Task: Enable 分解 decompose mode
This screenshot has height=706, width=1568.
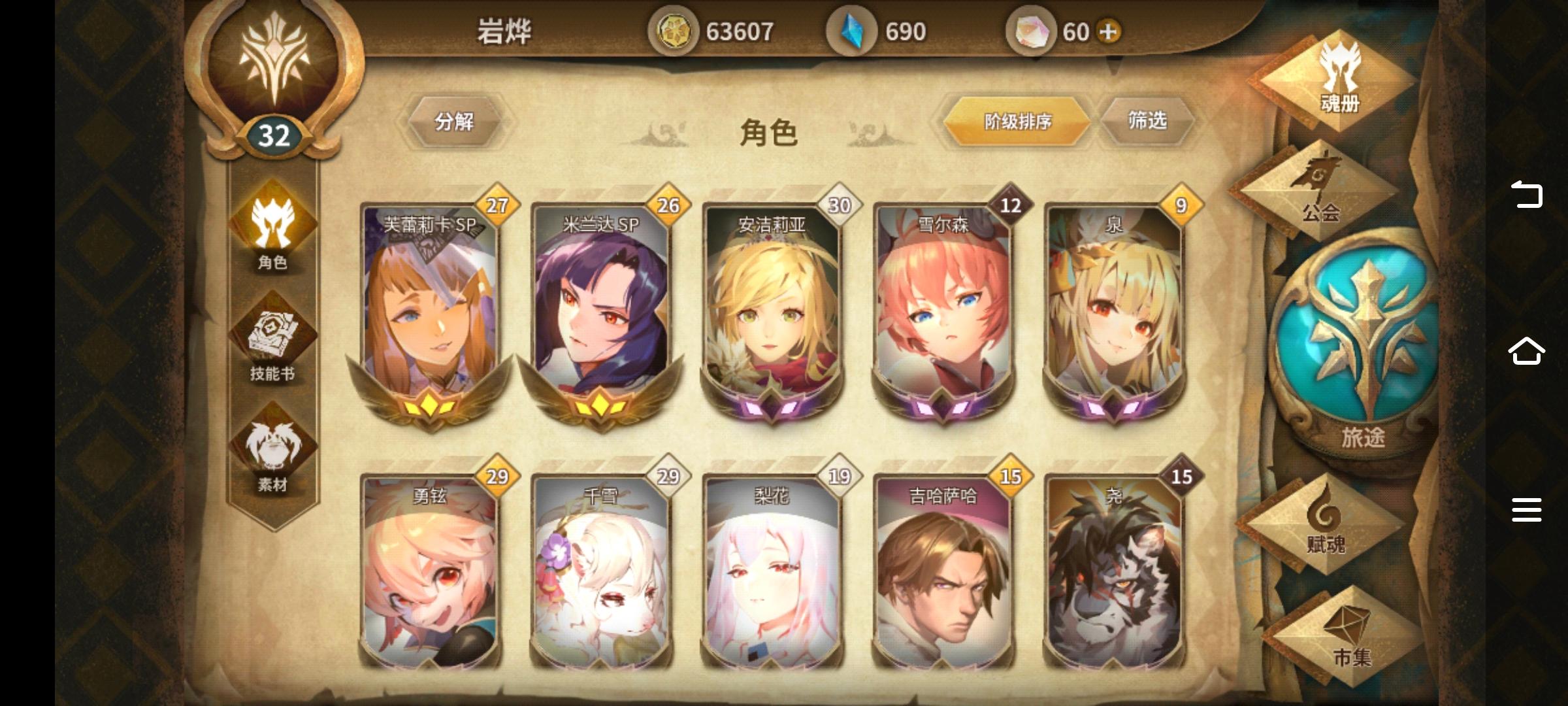Action: pos(455,119)
